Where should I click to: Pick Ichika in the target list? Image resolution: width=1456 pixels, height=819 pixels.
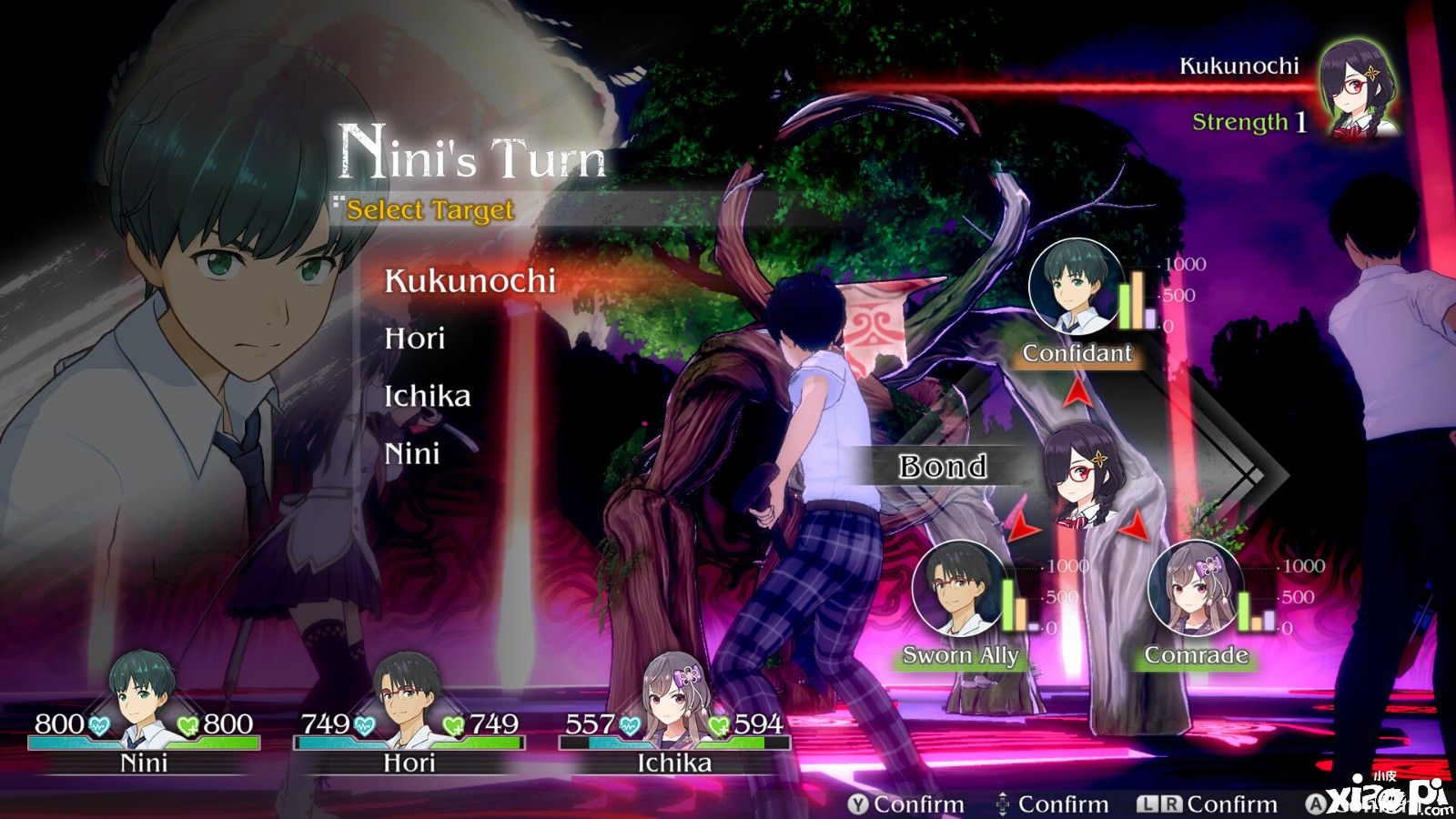point(428,397)
